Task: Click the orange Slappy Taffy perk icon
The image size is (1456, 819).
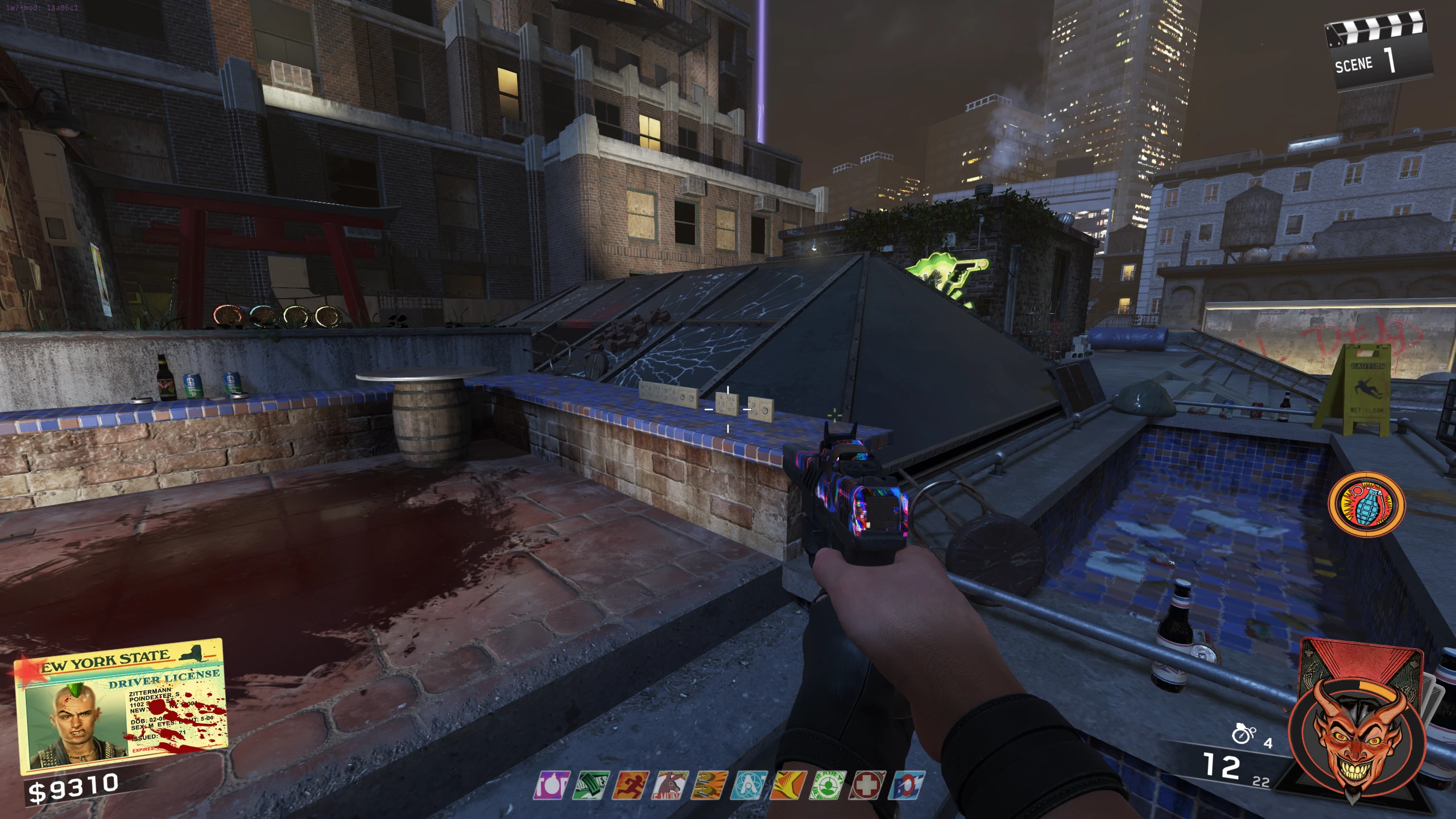Action: click(x=789, y=785)
